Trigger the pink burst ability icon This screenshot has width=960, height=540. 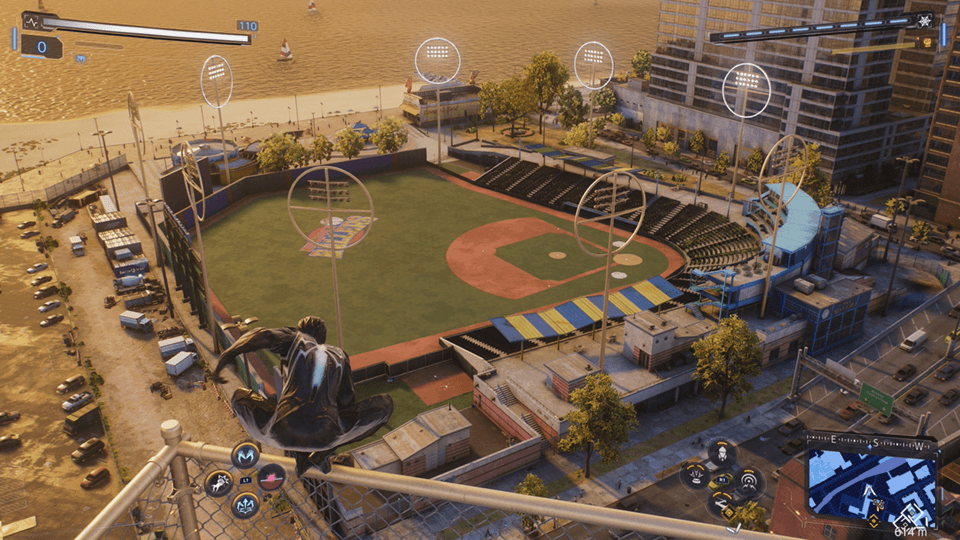click(x=271, y=477)
